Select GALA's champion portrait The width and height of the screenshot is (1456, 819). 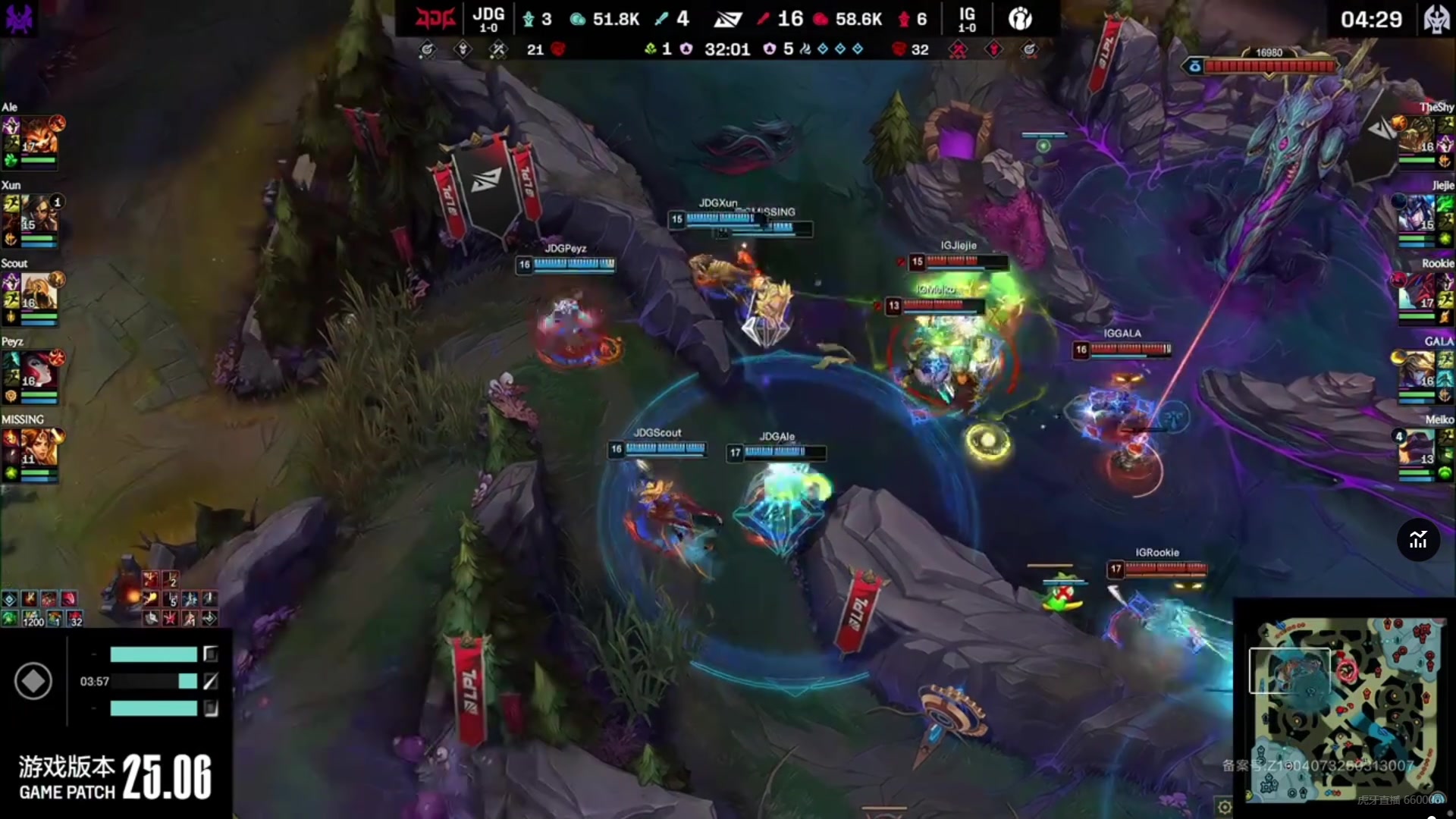pos(1416,369)
